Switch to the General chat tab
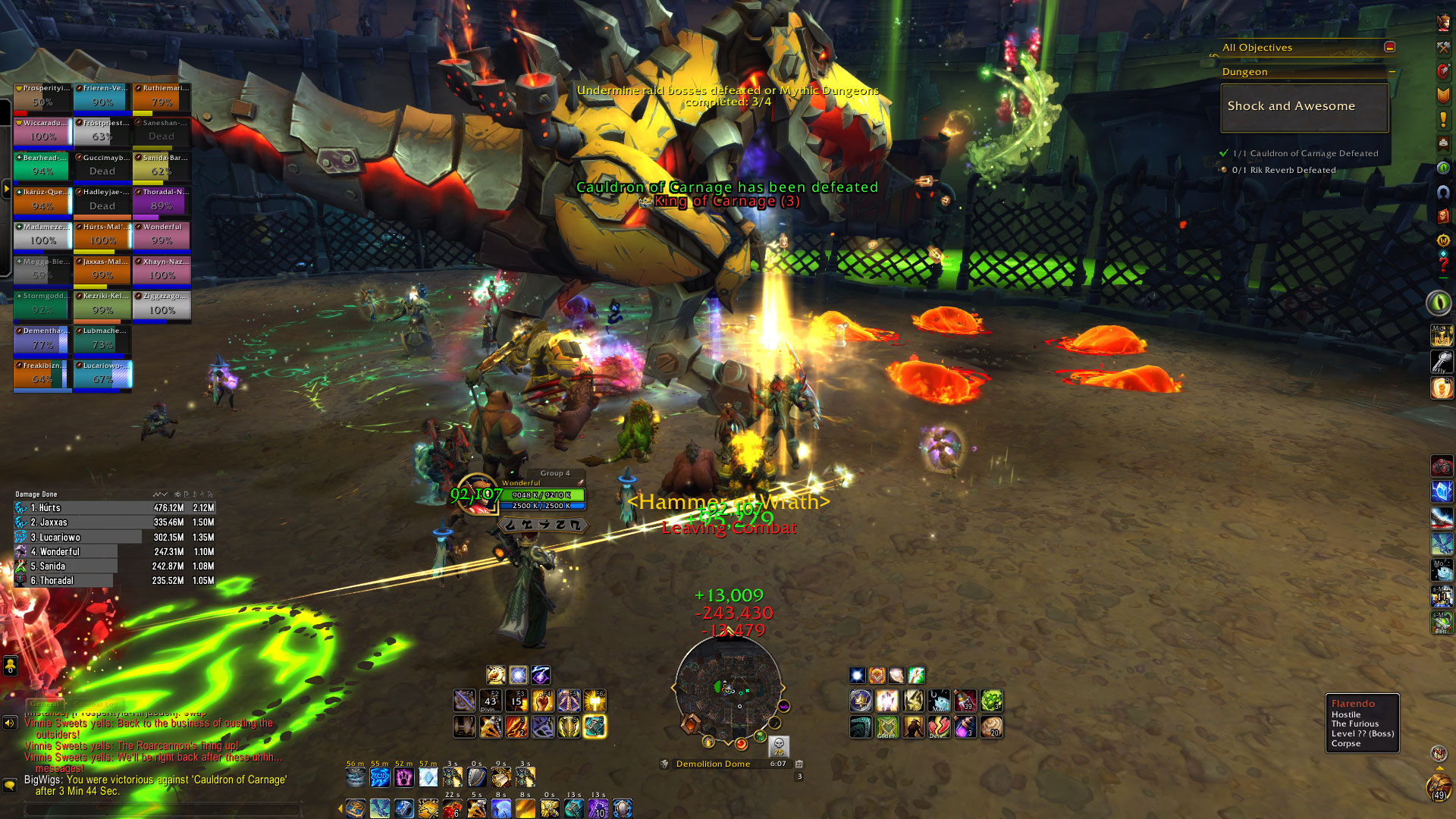1456x819 pixels. pos(44,704)
